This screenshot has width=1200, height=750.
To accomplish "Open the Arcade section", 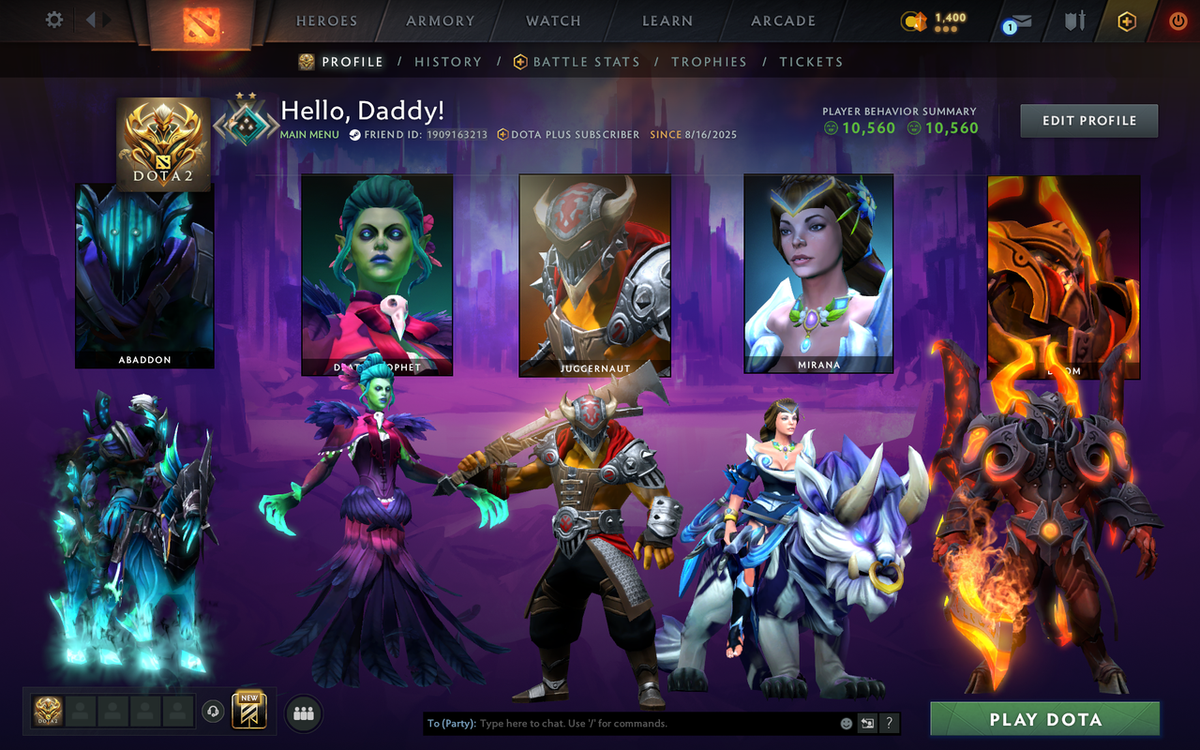I will pyautogui.click(x=783, y=21).
